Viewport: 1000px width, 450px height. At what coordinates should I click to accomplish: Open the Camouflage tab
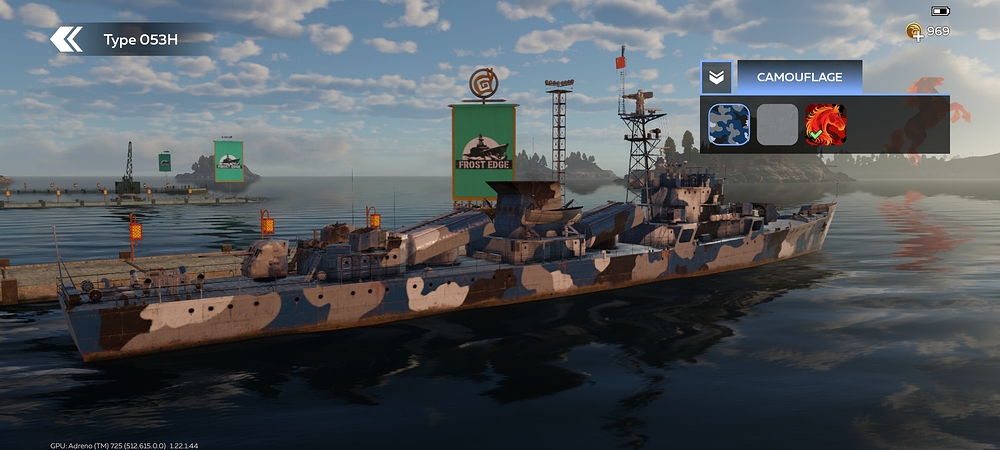799,77
